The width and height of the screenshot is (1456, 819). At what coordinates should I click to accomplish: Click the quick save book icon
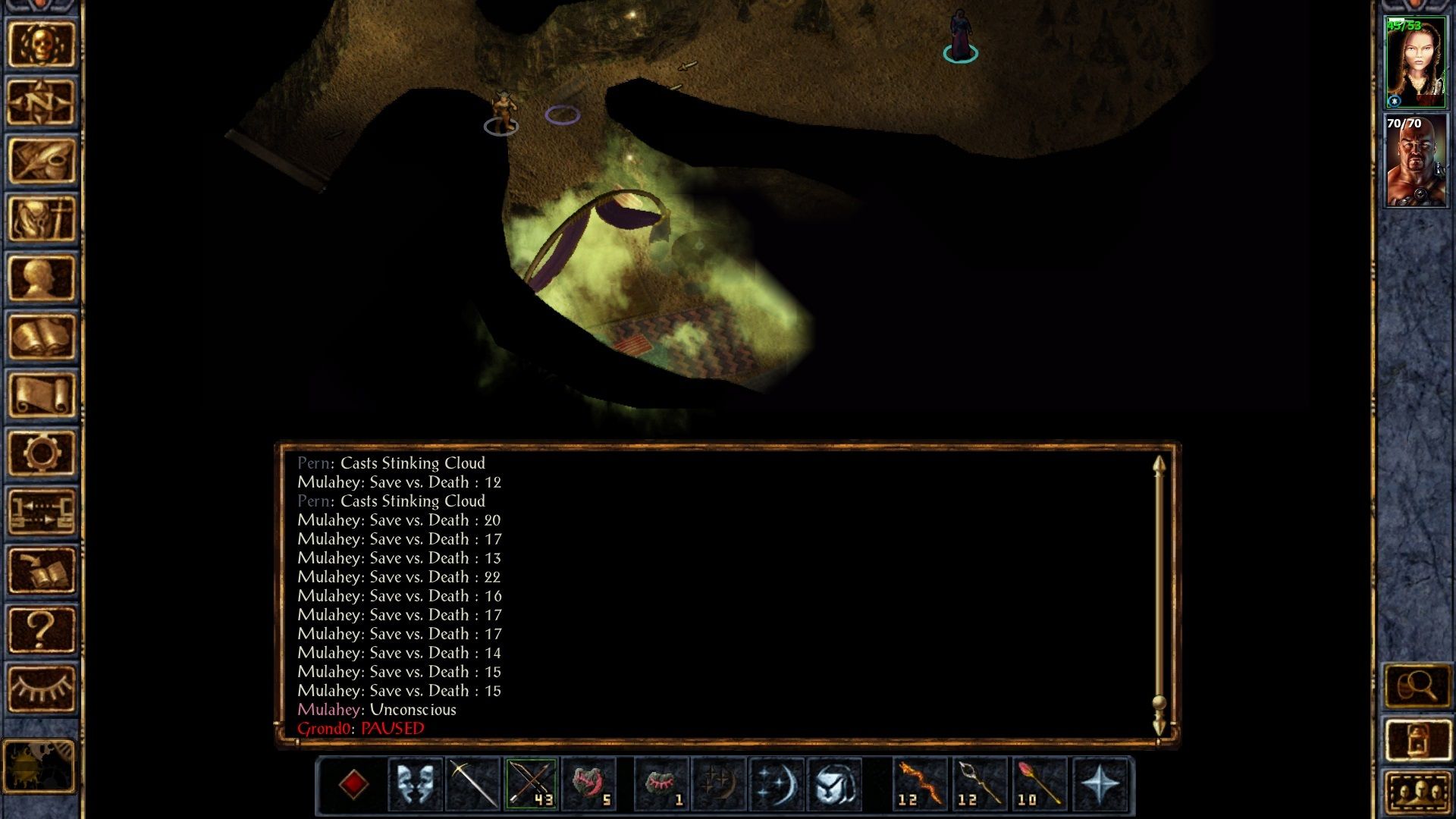point(42,570)
